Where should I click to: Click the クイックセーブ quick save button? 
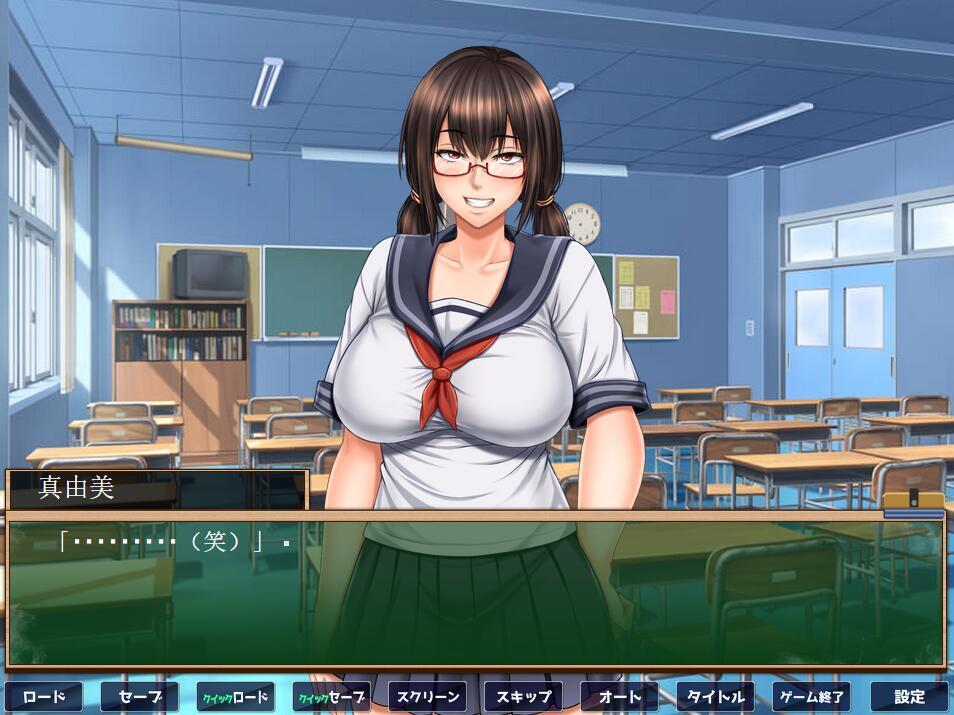[332, 696]
